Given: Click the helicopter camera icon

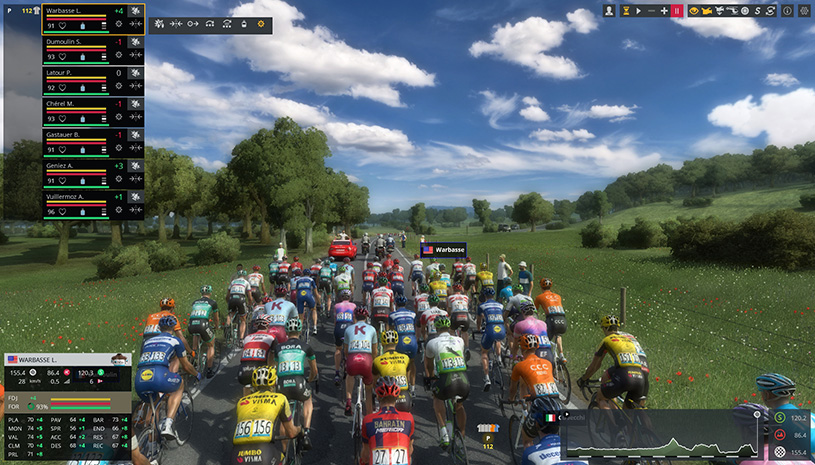Looking at the screenshot, I should 707,10.
